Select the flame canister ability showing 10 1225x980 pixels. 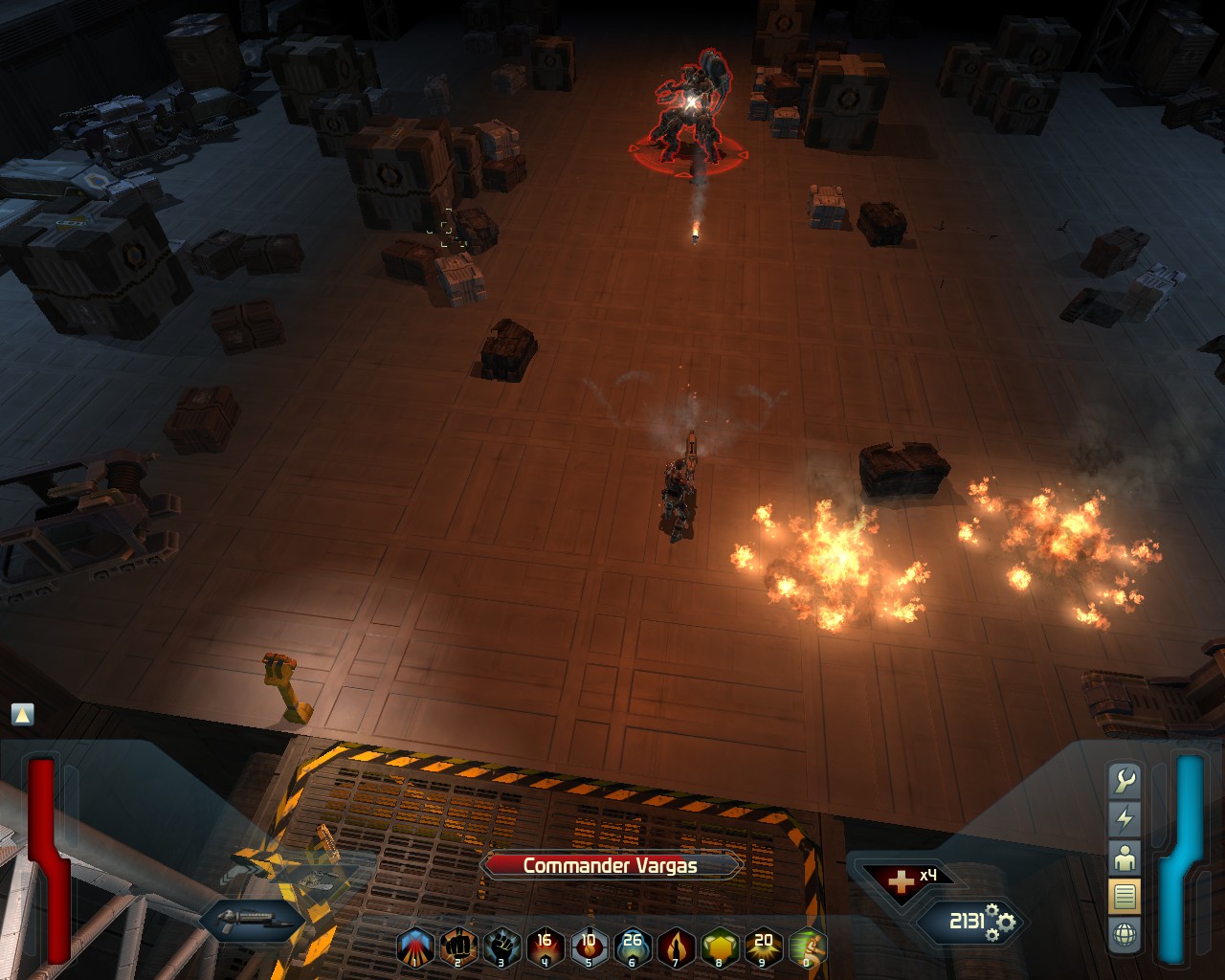pyautogui.click(x=589, y=947)
